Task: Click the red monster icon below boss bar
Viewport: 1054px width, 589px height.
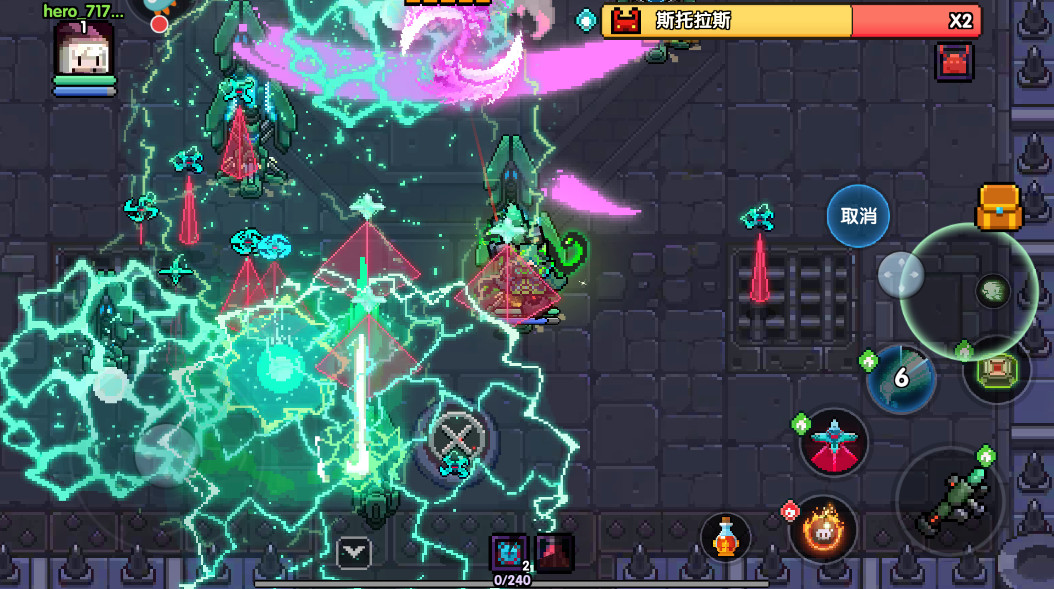Action: pyautogui.click(x=954, y=62)
